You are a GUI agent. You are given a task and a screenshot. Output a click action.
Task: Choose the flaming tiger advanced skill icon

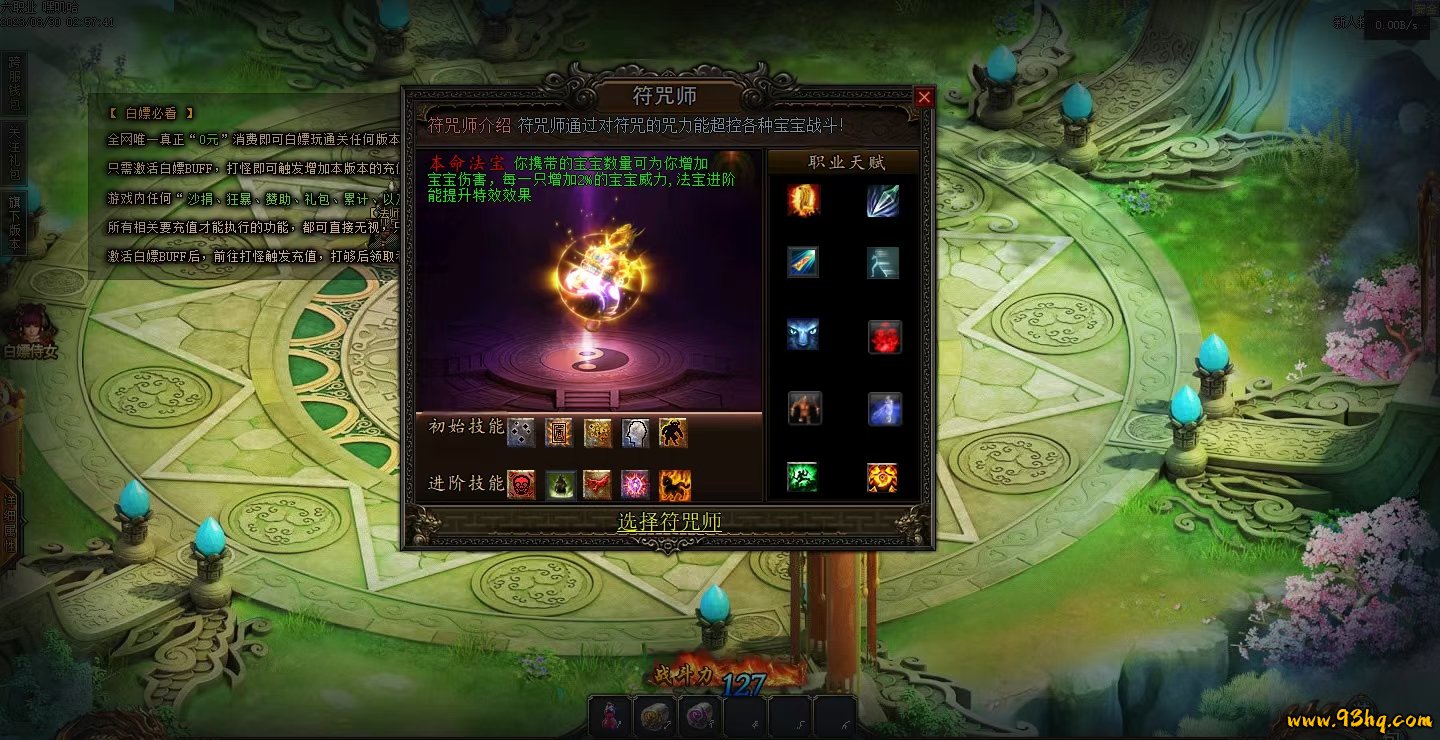click(674, 485)
